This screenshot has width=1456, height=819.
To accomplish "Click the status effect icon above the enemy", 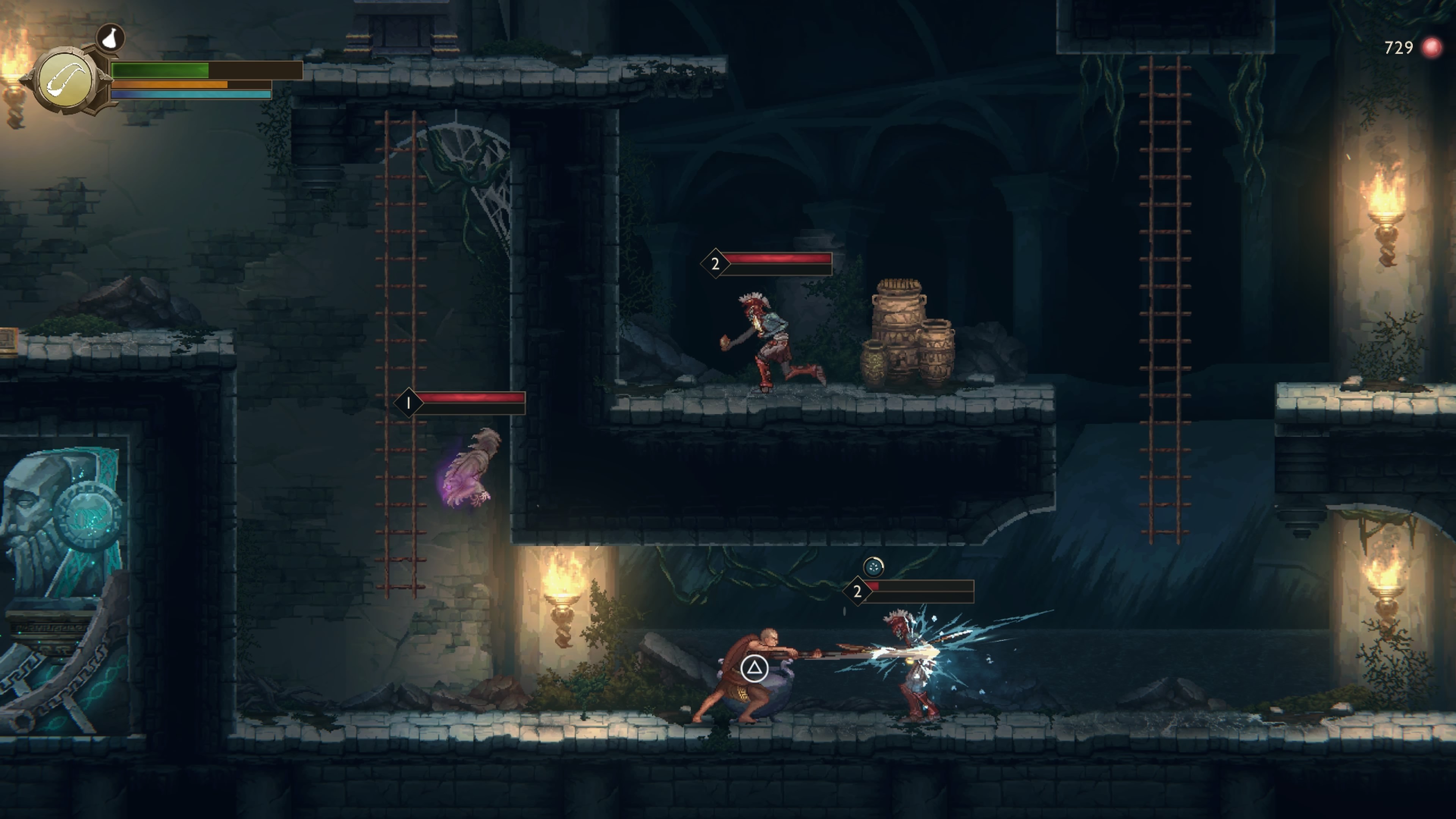I will tap(873, 566).
